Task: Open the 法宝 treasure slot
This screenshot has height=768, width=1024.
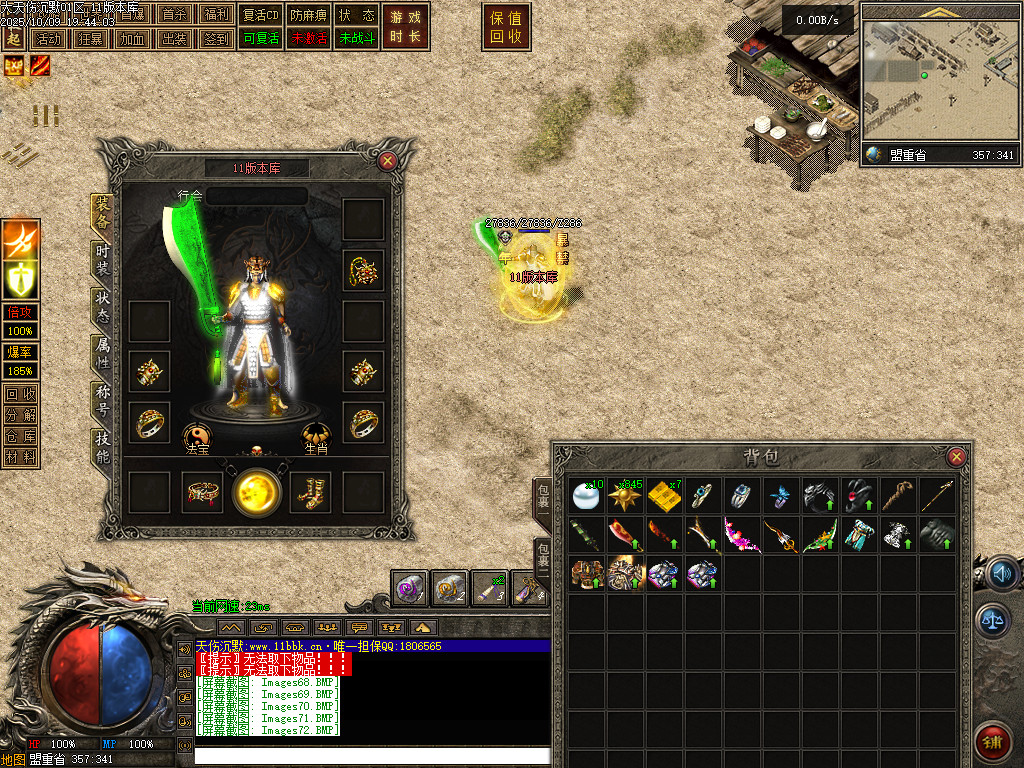Action: [197, 437]
